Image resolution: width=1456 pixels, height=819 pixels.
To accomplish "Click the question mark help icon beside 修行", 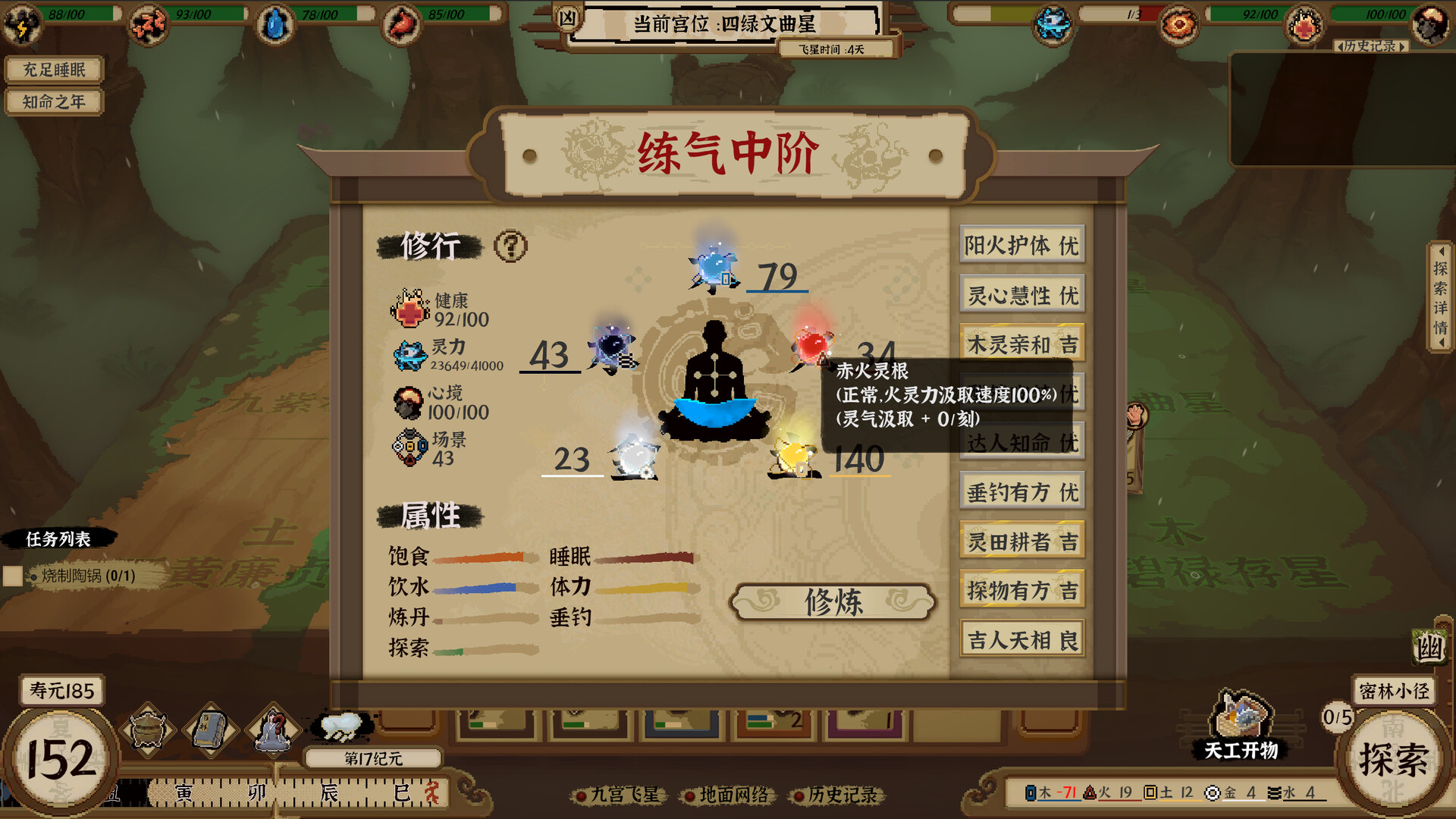I will pos(512,244).
